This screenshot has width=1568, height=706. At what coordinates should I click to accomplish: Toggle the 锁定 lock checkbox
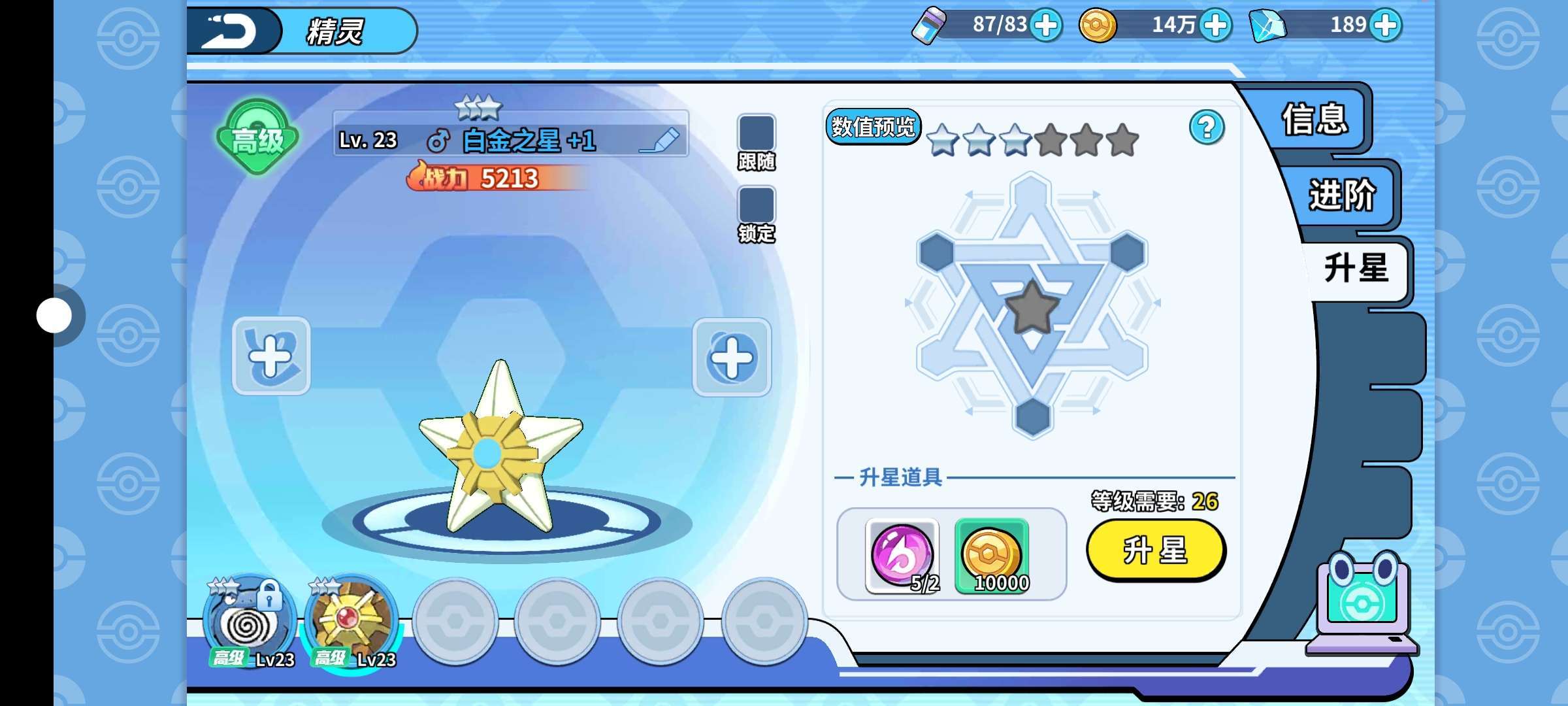(756, 205)
